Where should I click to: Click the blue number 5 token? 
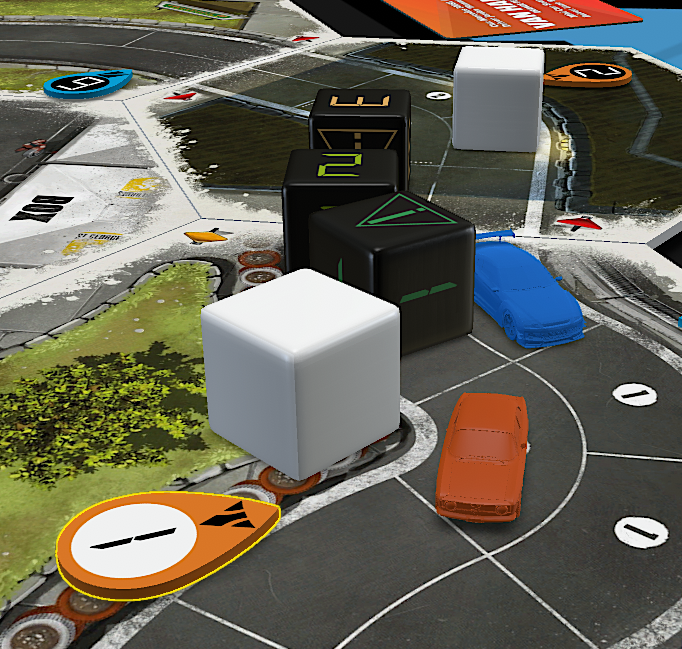point(88,83)
